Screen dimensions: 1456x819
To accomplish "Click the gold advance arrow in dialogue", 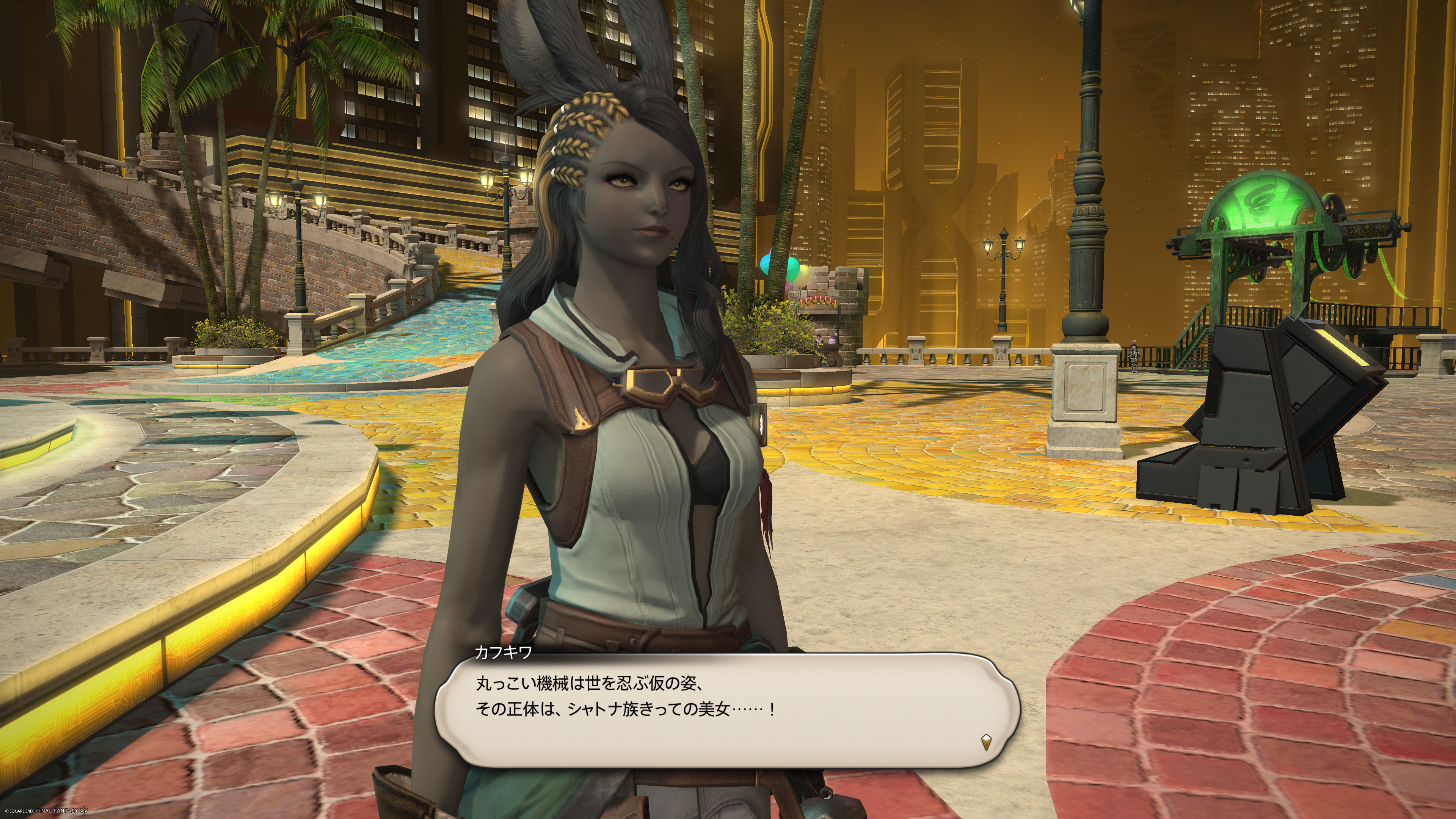I will [x=986, y=742].
